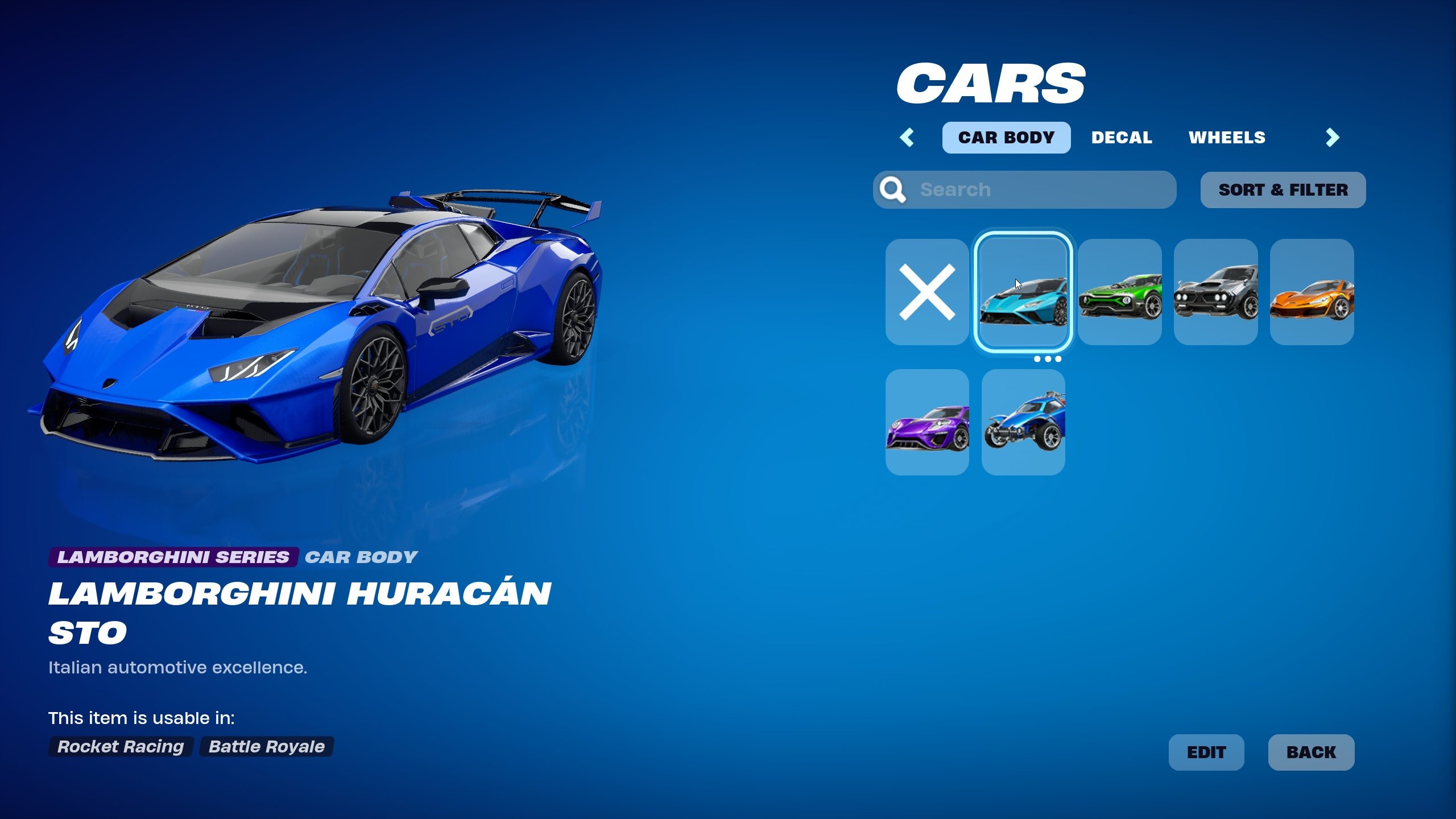Select the teal Lamborghini Huracán thumbnail
The width and height of the screenshot is (1456, 819).
click(1023, 300)
